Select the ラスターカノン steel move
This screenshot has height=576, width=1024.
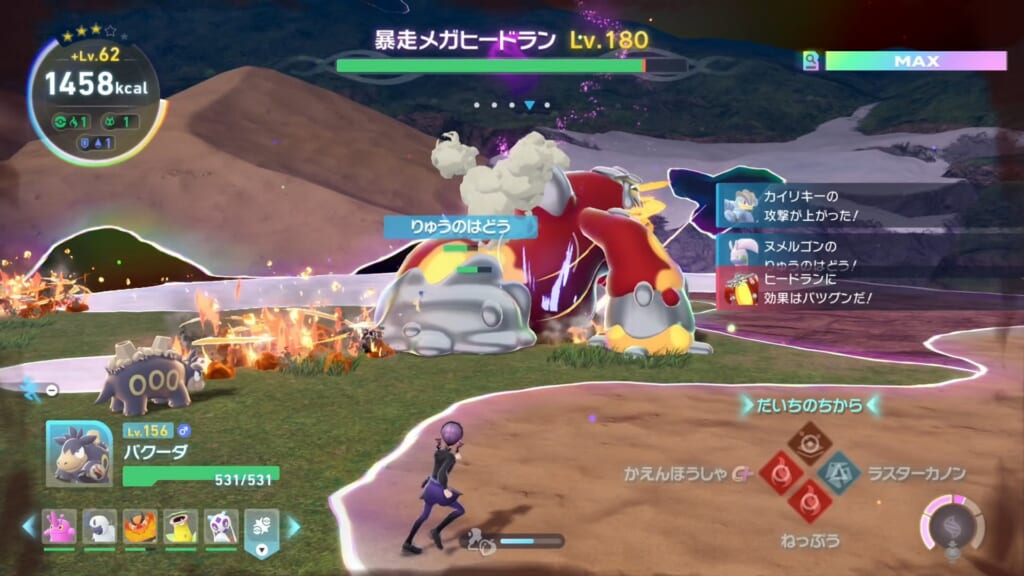[836, 471]
